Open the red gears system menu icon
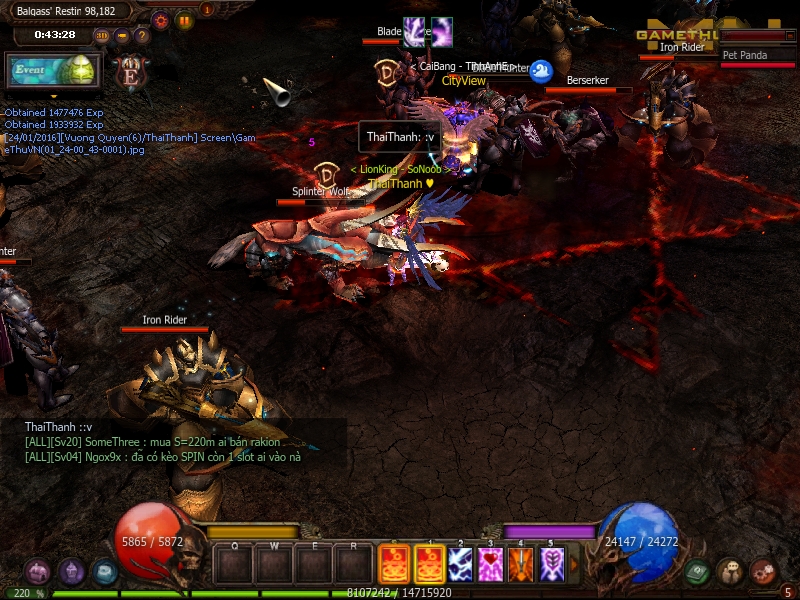Viewport: 800px width, 600px height. (763, 572)
